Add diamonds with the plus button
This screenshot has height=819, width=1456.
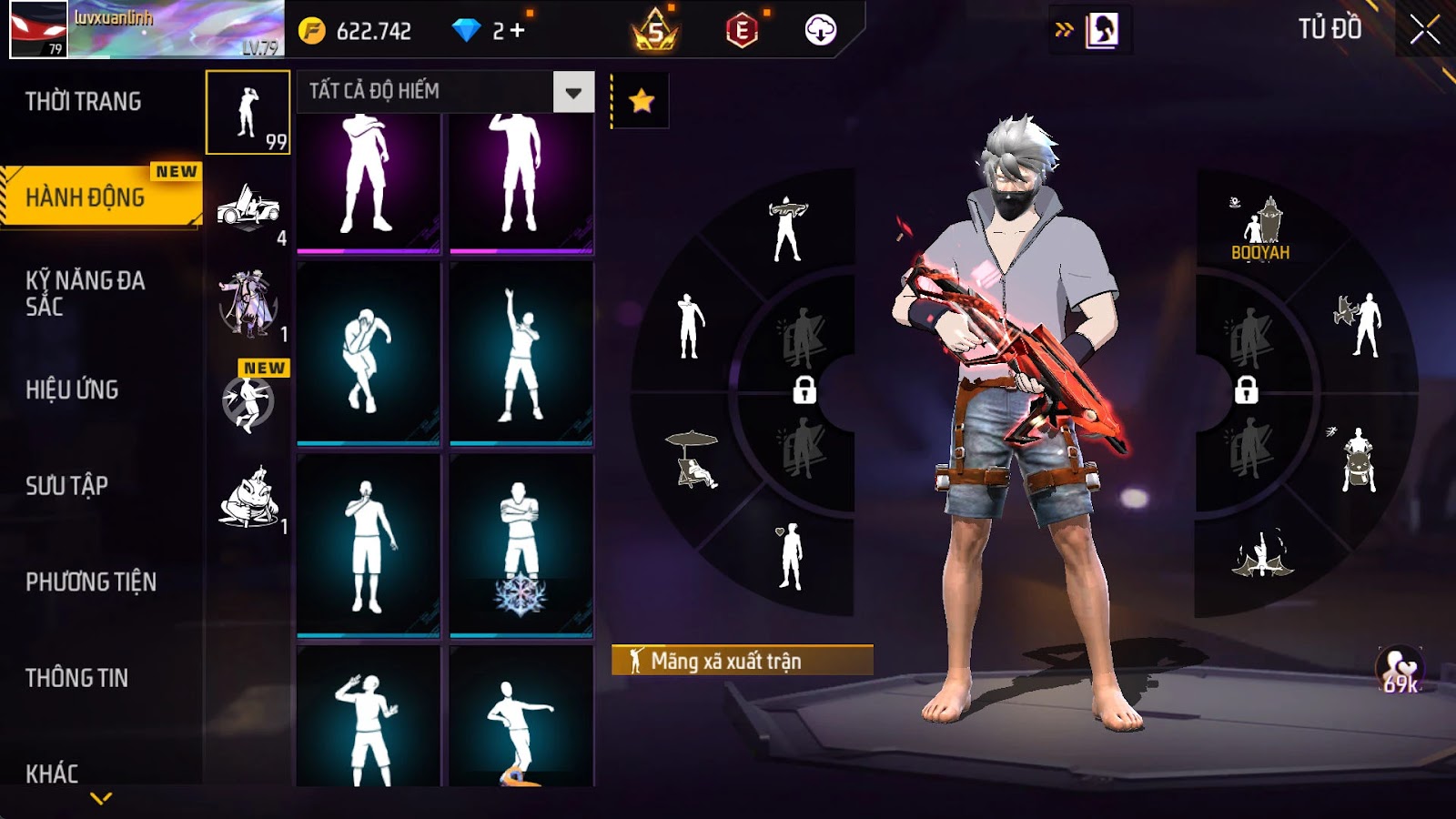pyautogui.click(x=518, y=31)
